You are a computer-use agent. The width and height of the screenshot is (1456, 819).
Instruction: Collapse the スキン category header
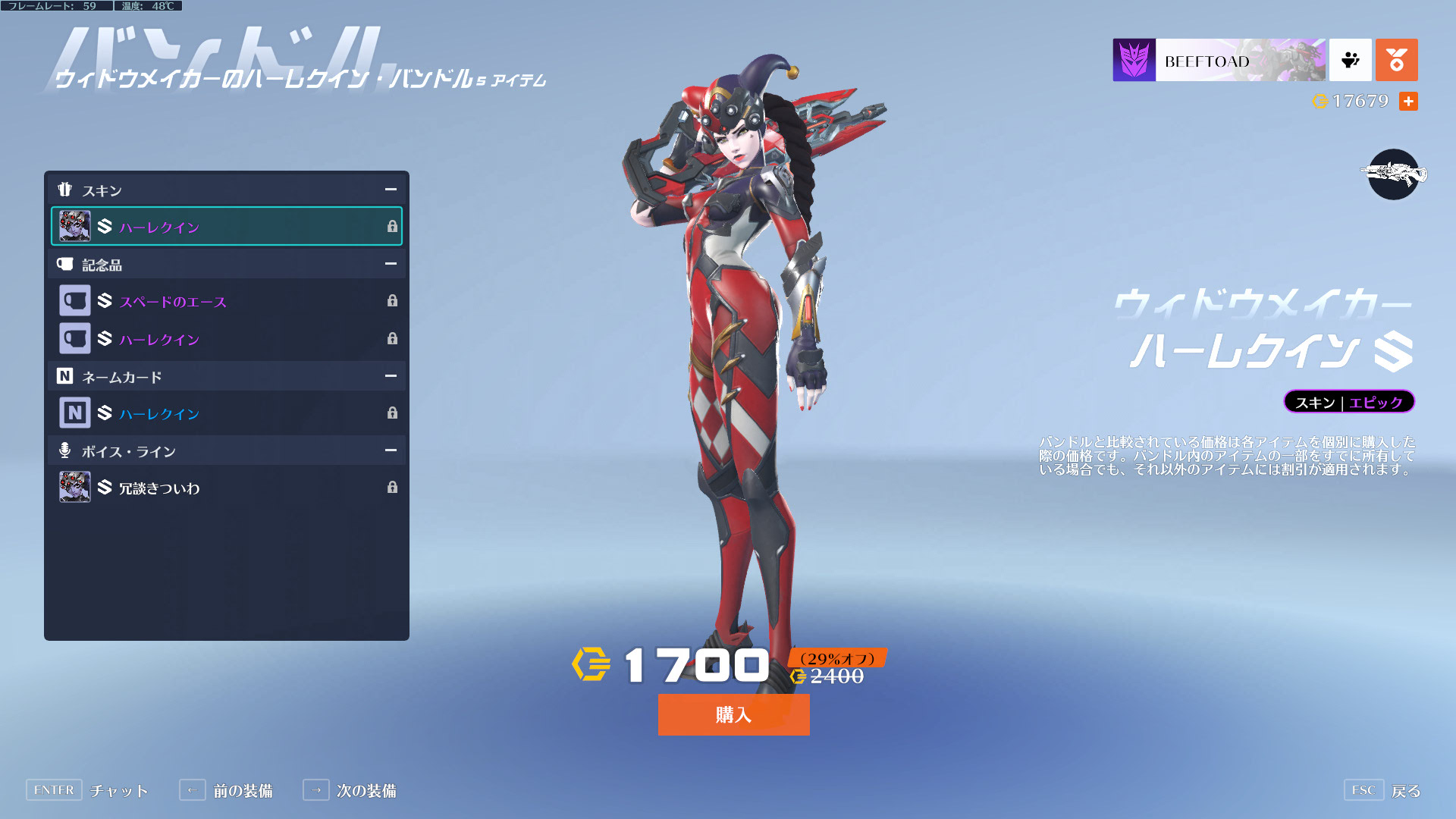point(391,190)
